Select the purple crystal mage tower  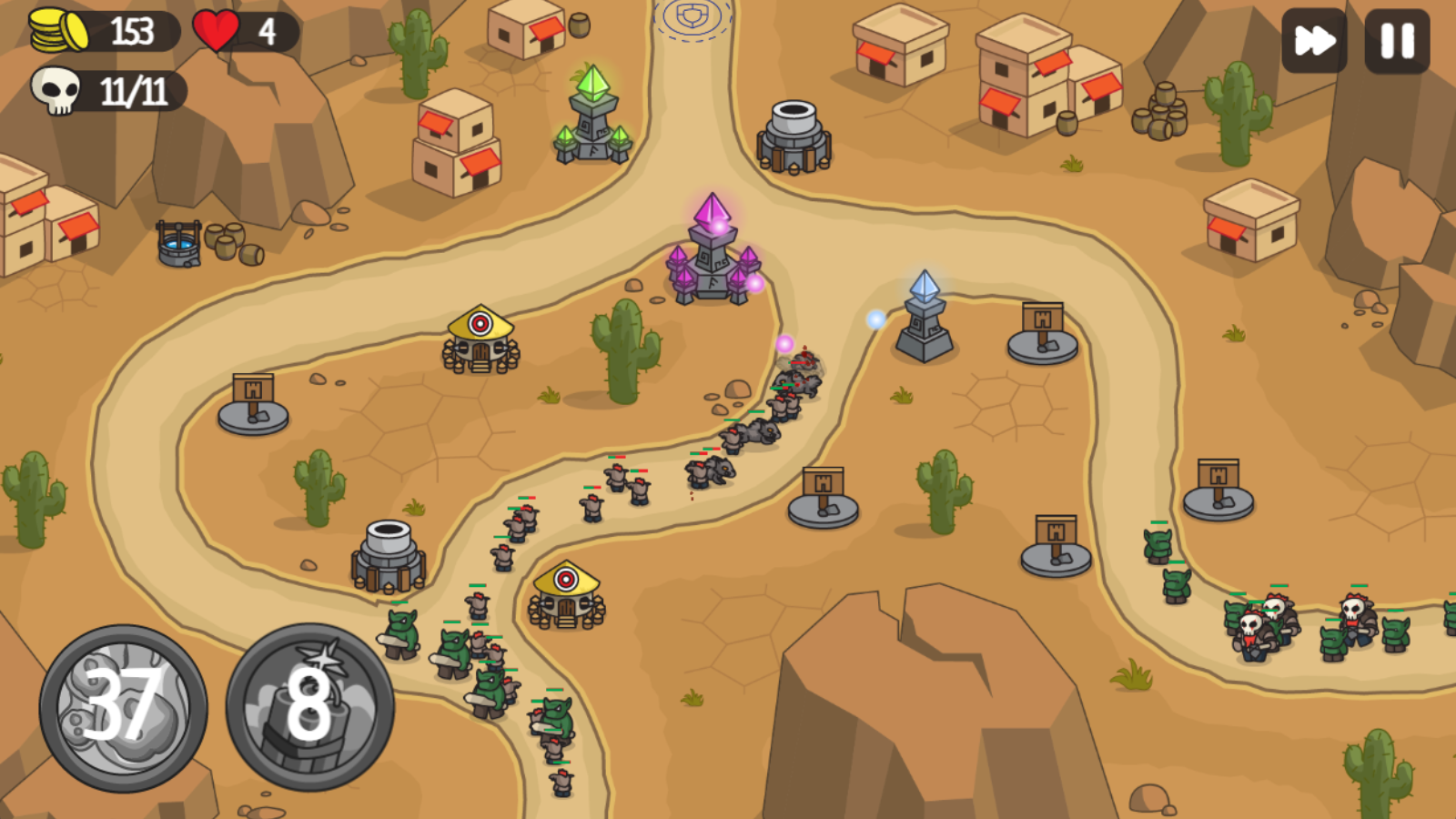click(x=712, y=255)
